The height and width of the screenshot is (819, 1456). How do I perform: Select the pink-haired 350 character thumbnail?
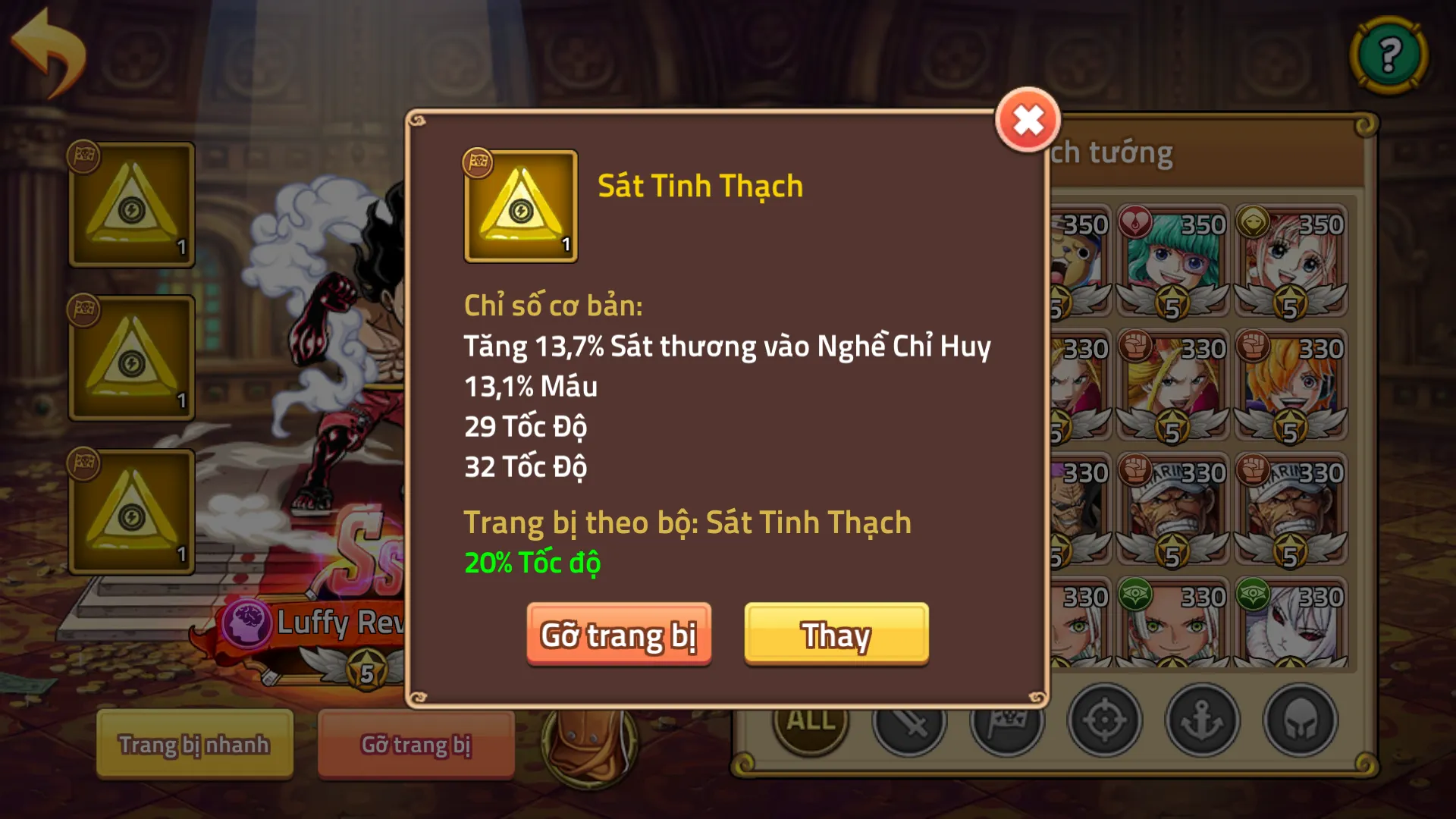tap(1291, 258)
